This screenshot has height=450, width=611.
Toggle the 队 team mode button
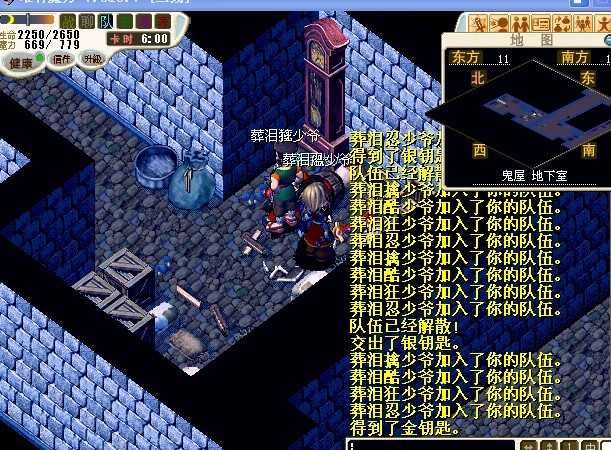pyautogui.click(x=105, y=20)
